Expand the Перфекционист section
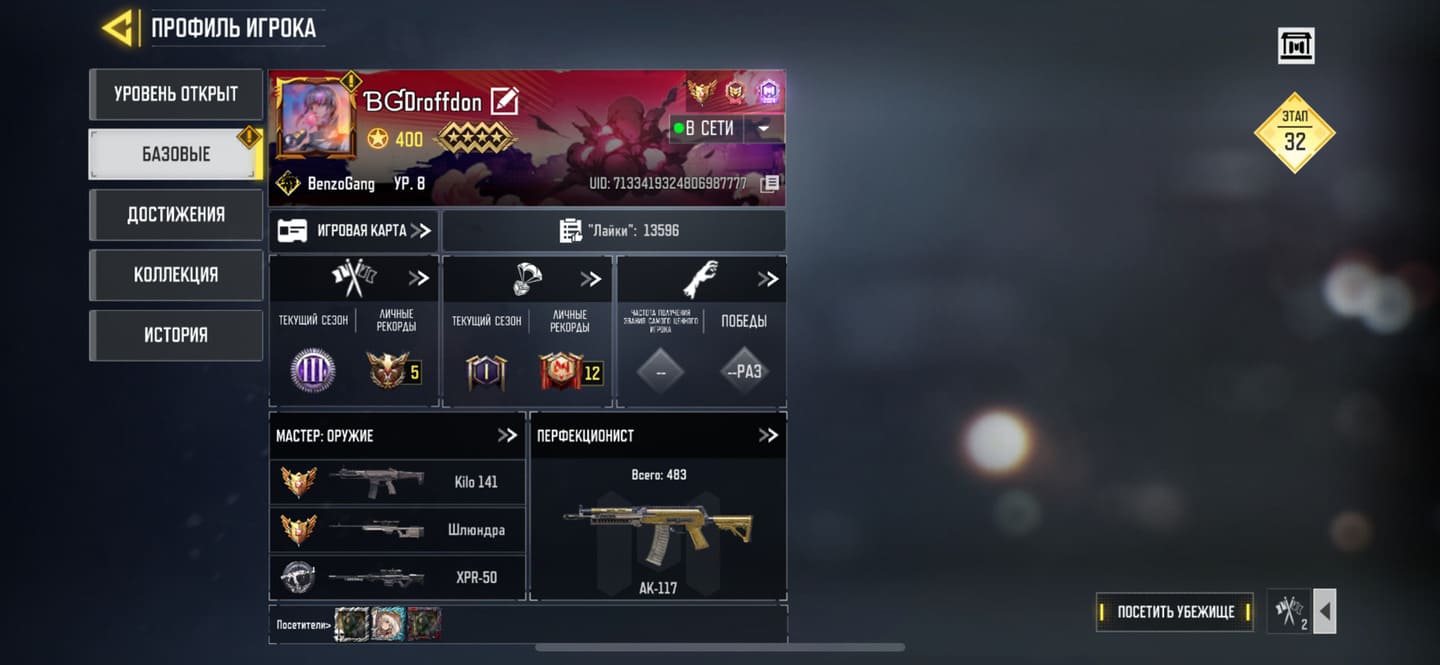This screenshot has width=1440, height=665. click(x=767, y=435)
